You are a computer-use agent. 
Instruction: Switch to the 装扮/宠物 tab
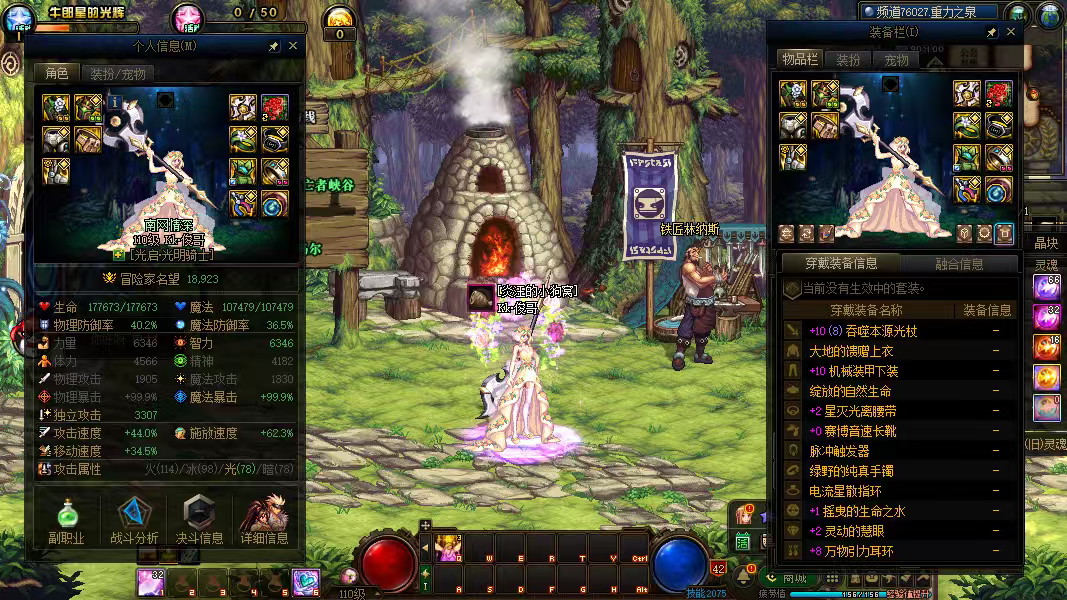tap(117, 74)
